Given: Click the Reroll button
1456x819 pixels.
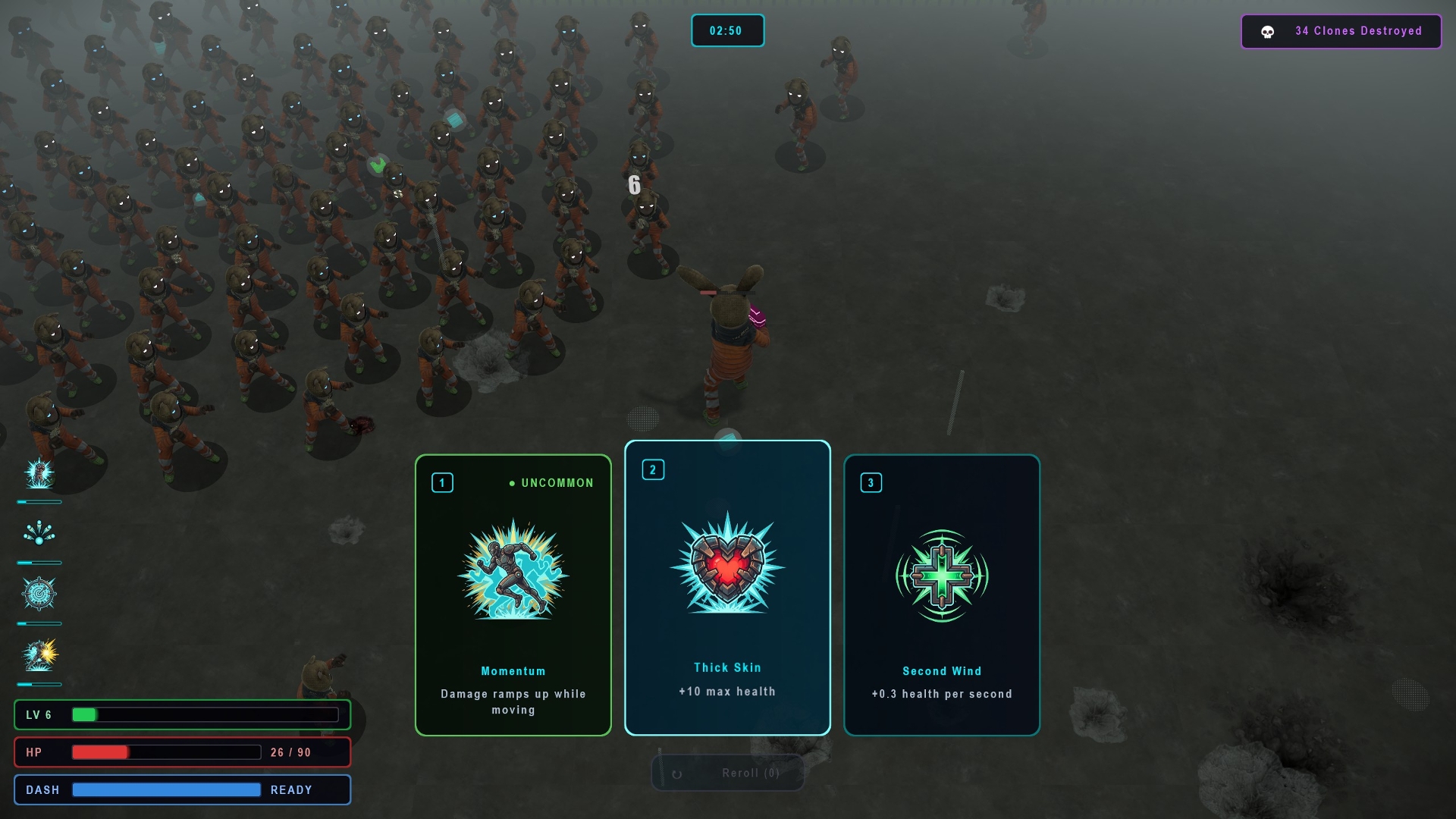Looking at the screenshot, I should pyautogui.click(x=727, y=773).
